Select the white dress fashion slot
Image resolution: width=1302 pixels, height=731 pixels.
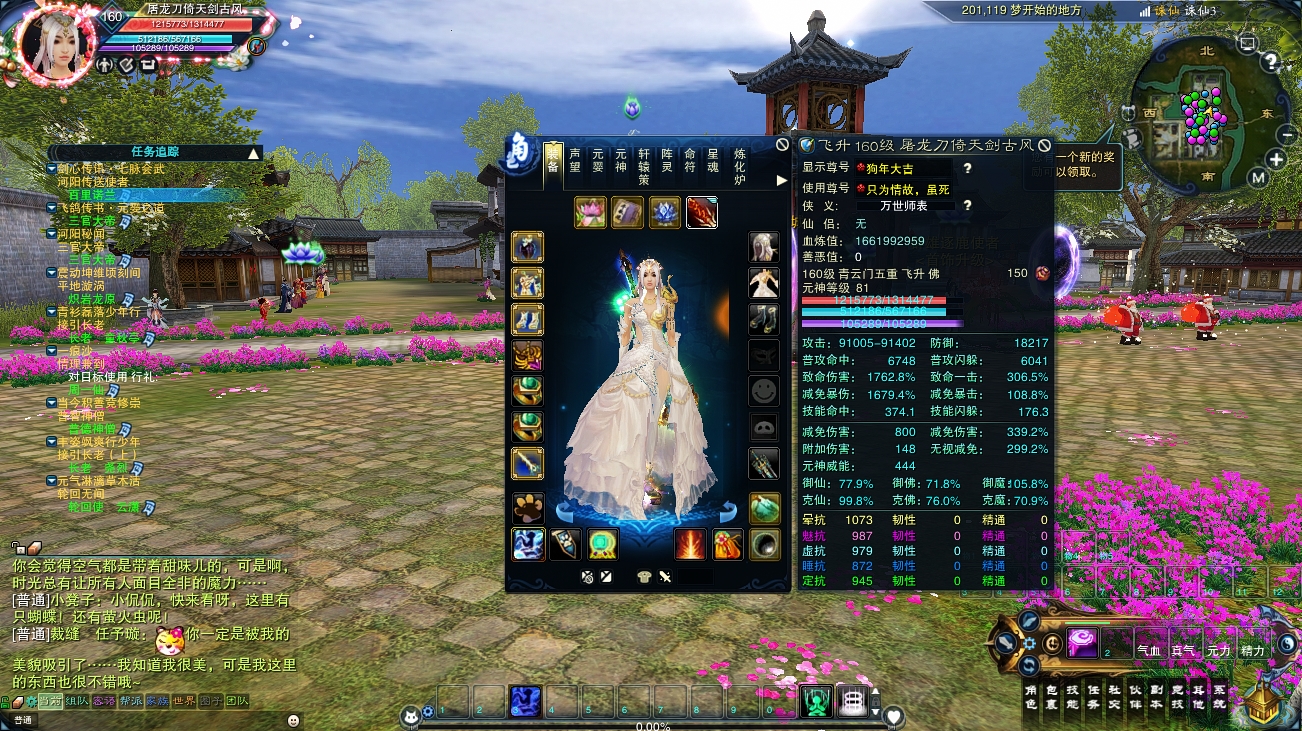coord(764,283)
